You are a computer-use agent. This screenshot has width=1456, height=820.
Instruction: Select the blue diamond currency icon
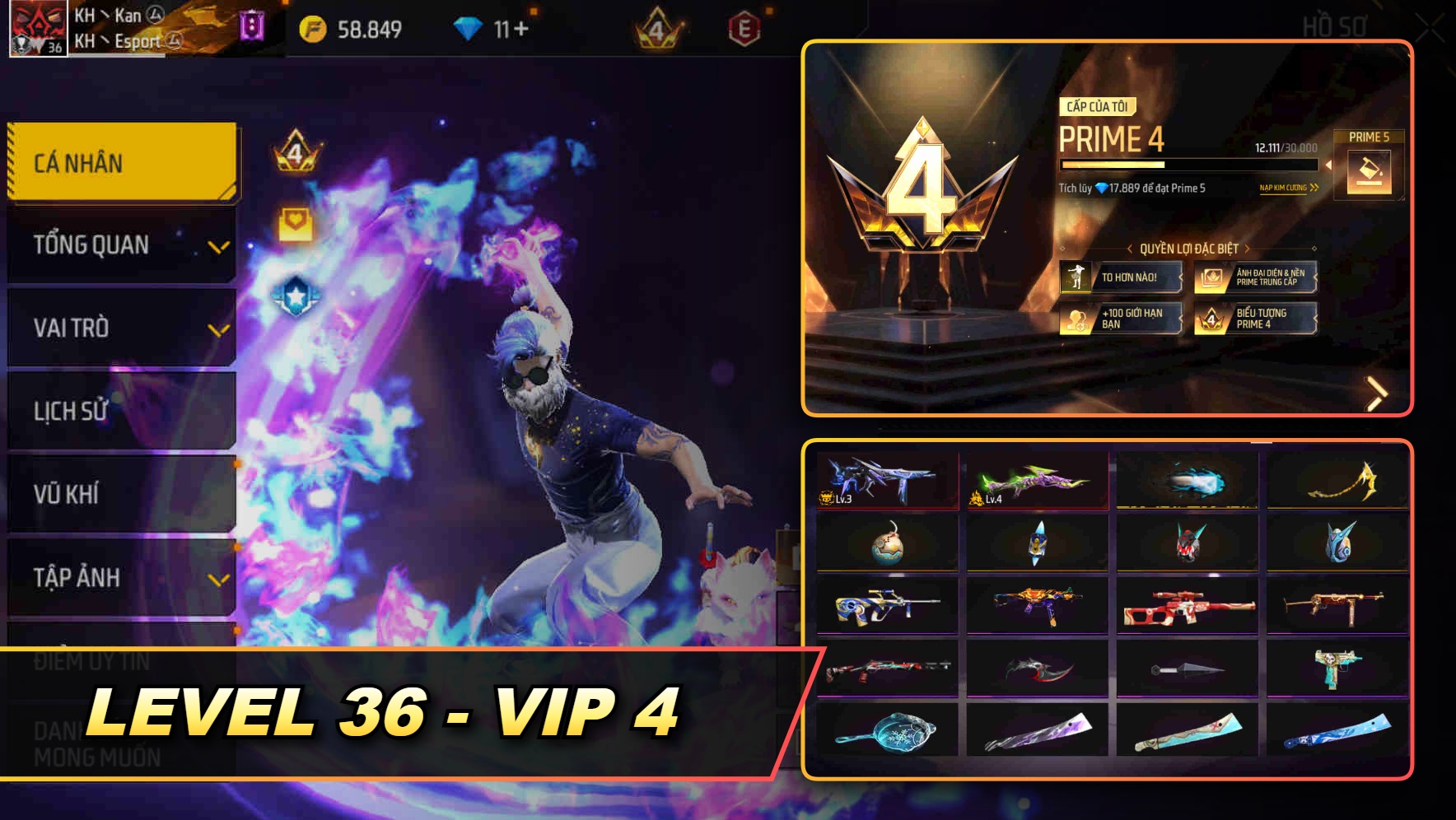coord(467,27)
